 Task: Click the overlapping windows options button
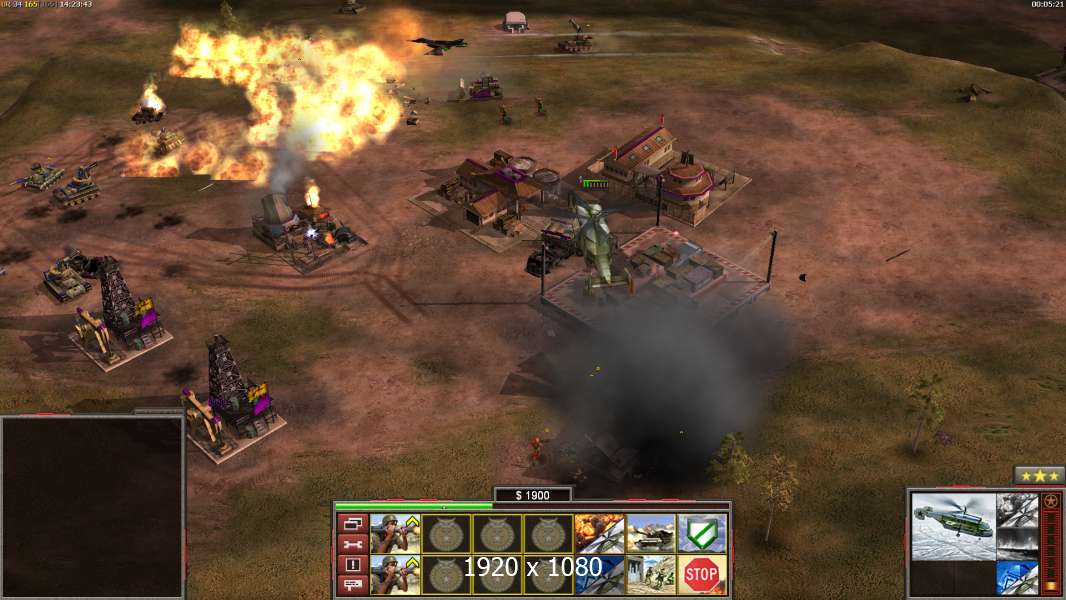[351, 523]
